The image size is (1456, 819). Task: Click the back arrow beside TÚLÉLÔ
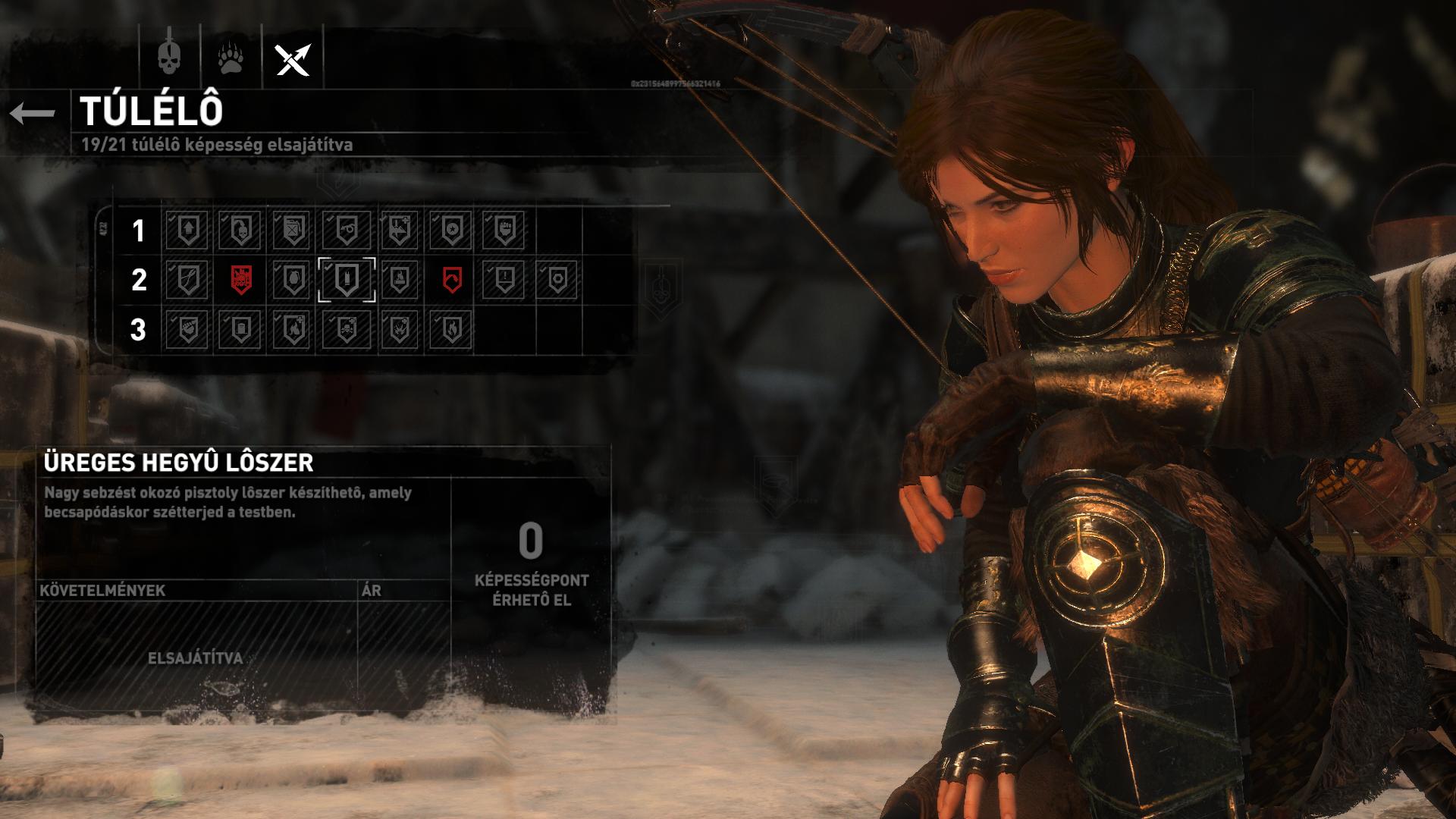33,114
